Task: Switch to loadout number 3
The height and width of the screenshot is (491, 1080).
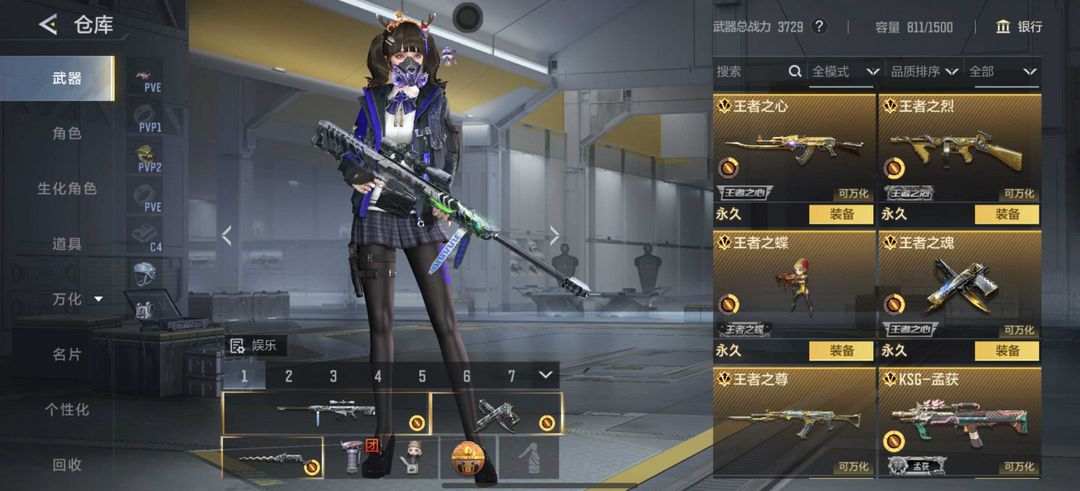Action: point(333,376)
